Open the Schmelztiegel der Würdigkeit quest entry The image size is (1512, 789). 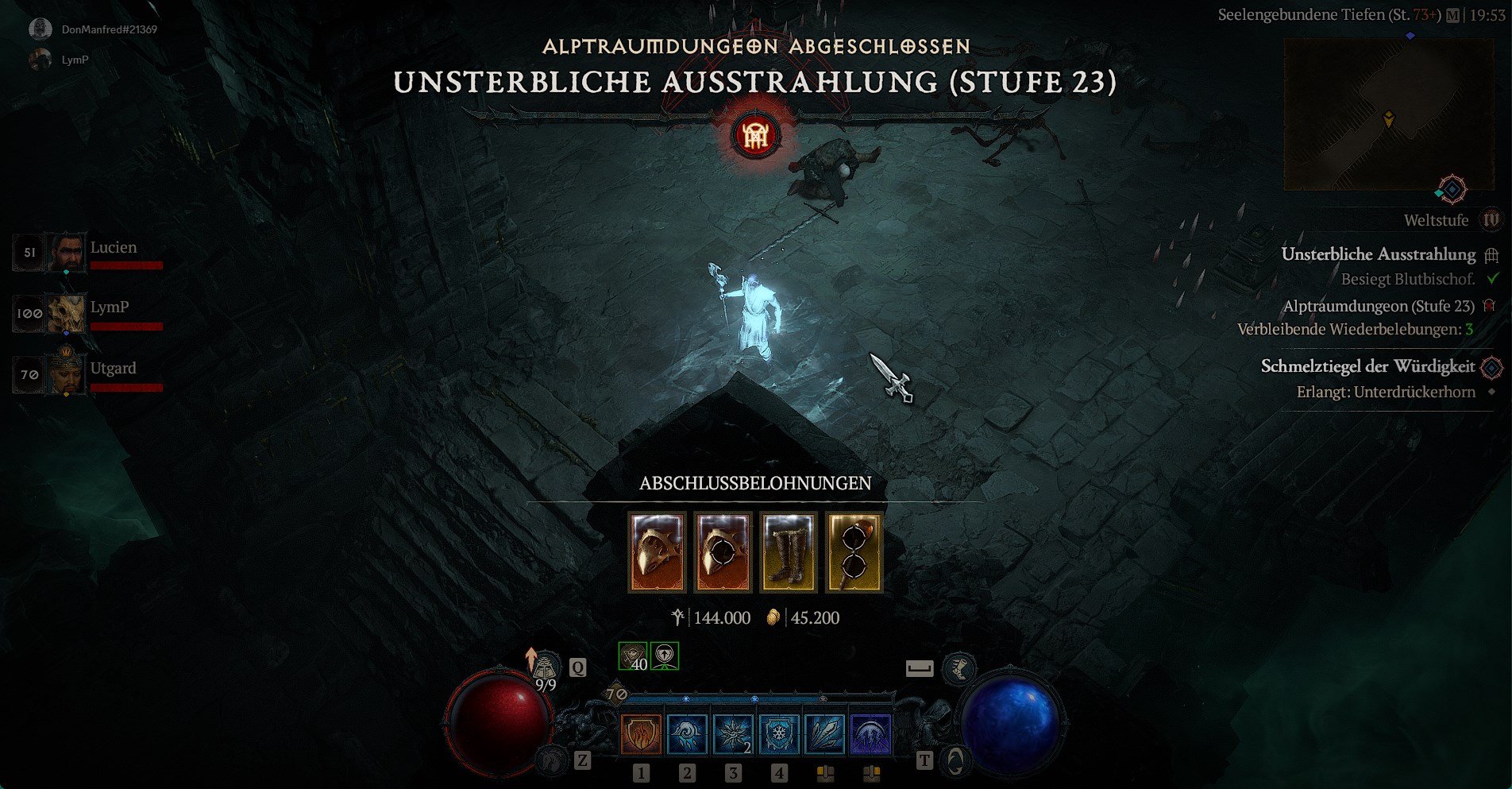[1367, 366]
